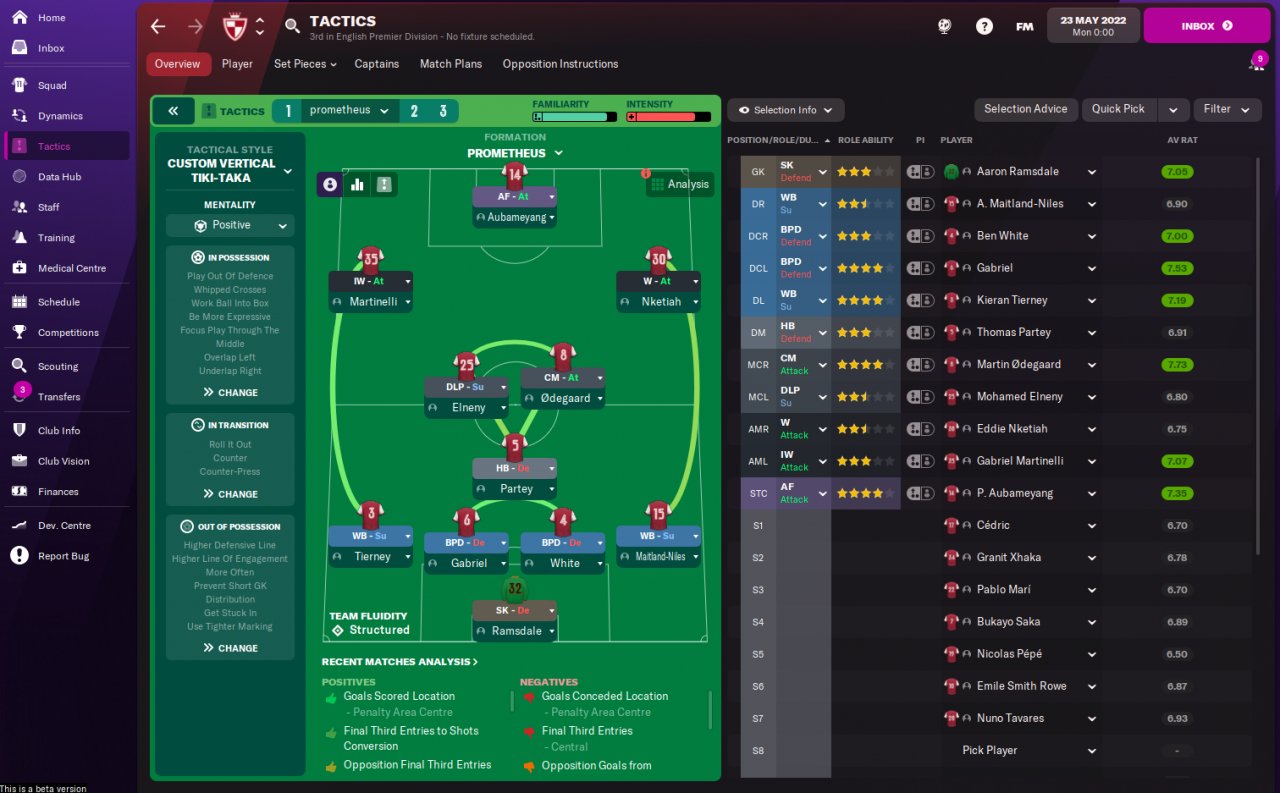This screenshot has height=793, width=1280.
Task: Open the Mentality dropdown set to Positive
Action: 230,225
